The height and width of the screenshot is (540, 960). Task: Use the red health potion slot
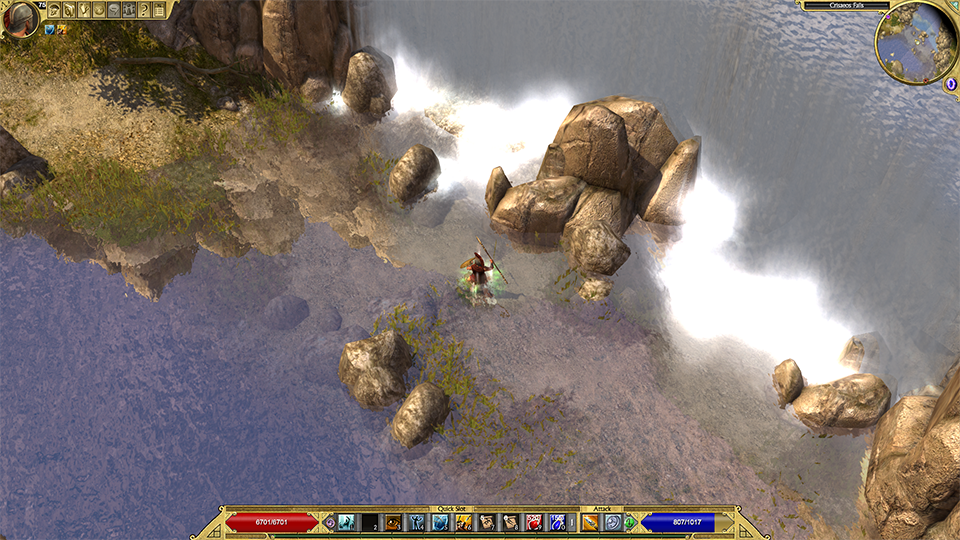tap(535, 522)
